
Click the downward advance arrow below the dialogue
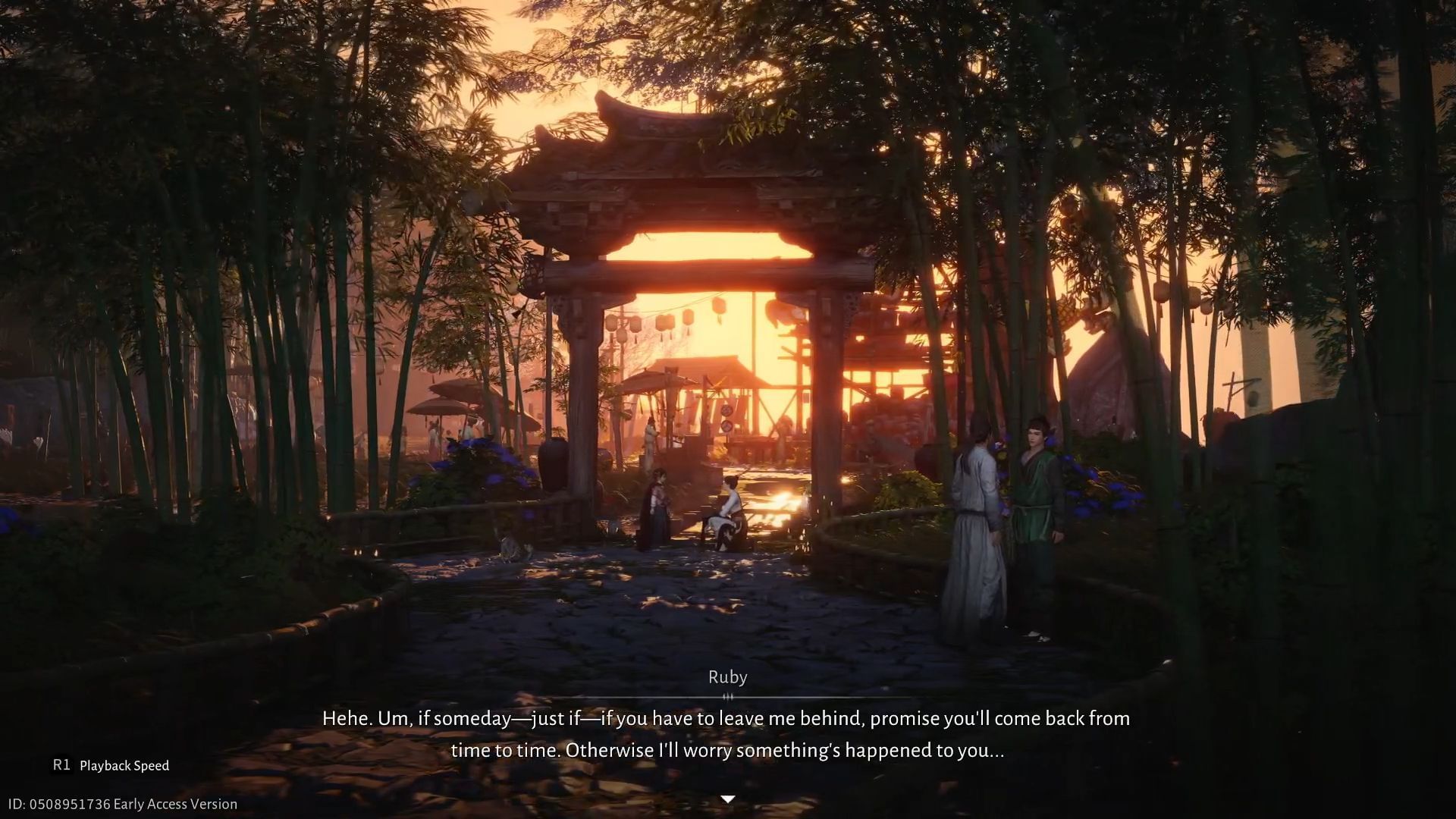(x=729, y=797)
